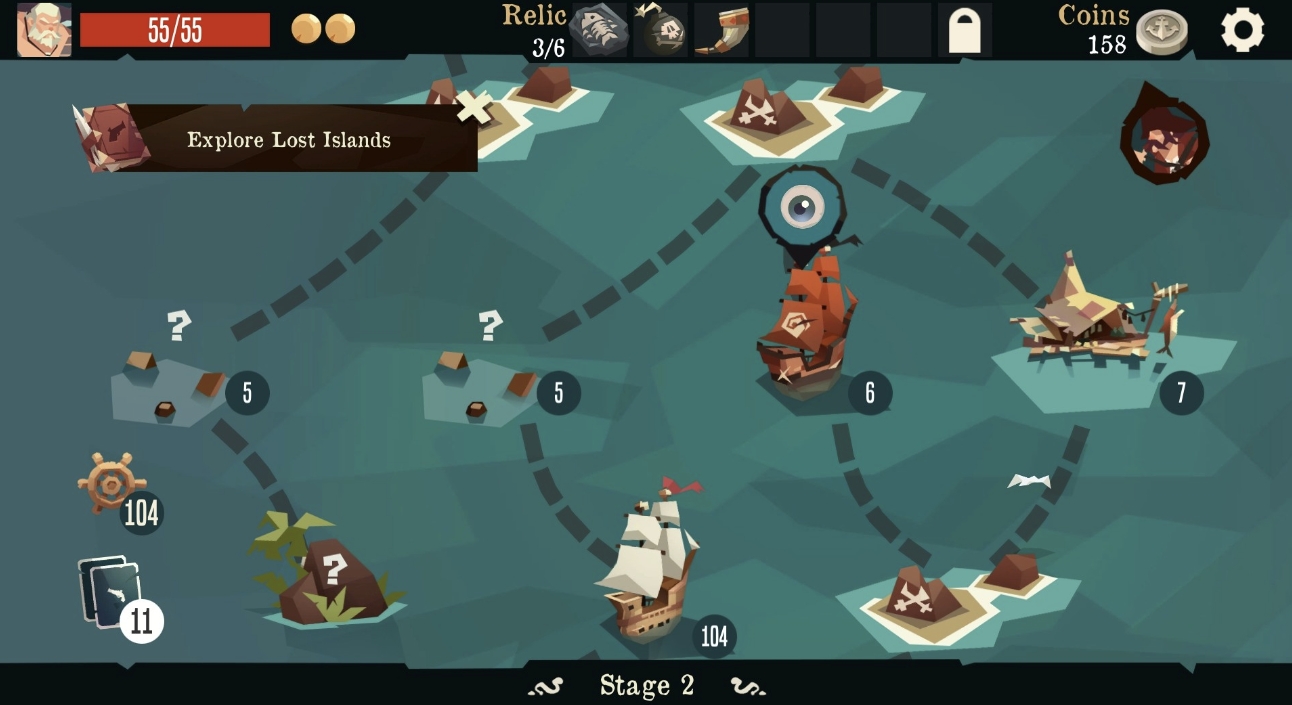Inspect the drinking horn relic

(721, 31)
